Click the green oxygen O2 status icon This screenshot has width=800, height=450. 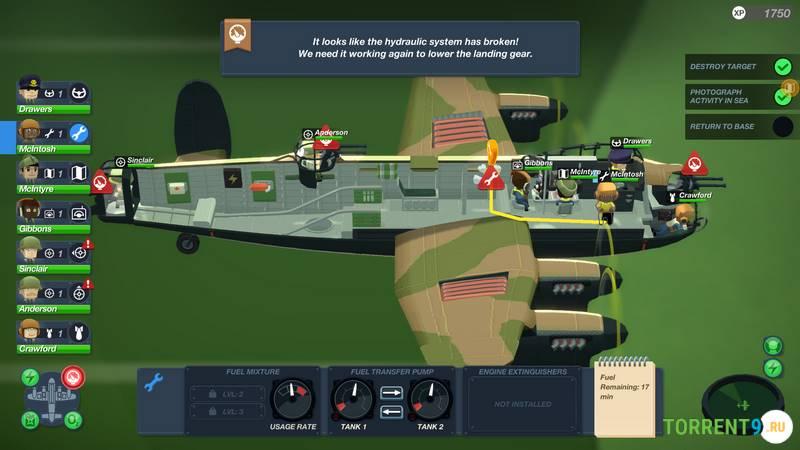click(72, 420)
